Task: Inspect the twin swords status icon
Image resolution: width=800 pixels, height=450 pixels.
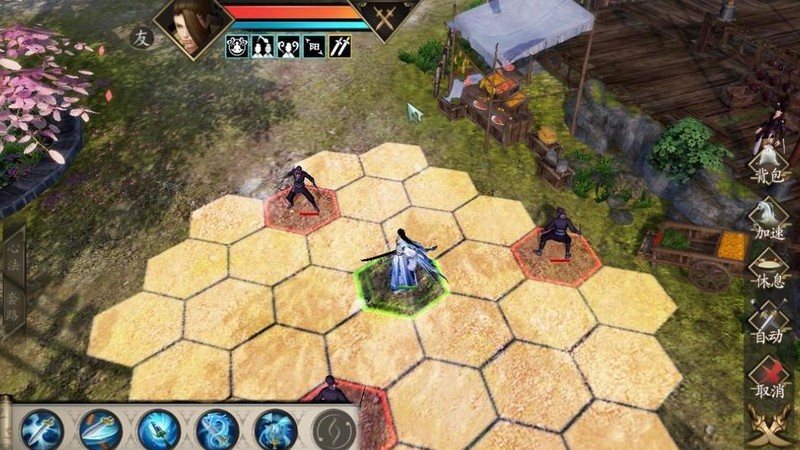Action: (340, 47)
